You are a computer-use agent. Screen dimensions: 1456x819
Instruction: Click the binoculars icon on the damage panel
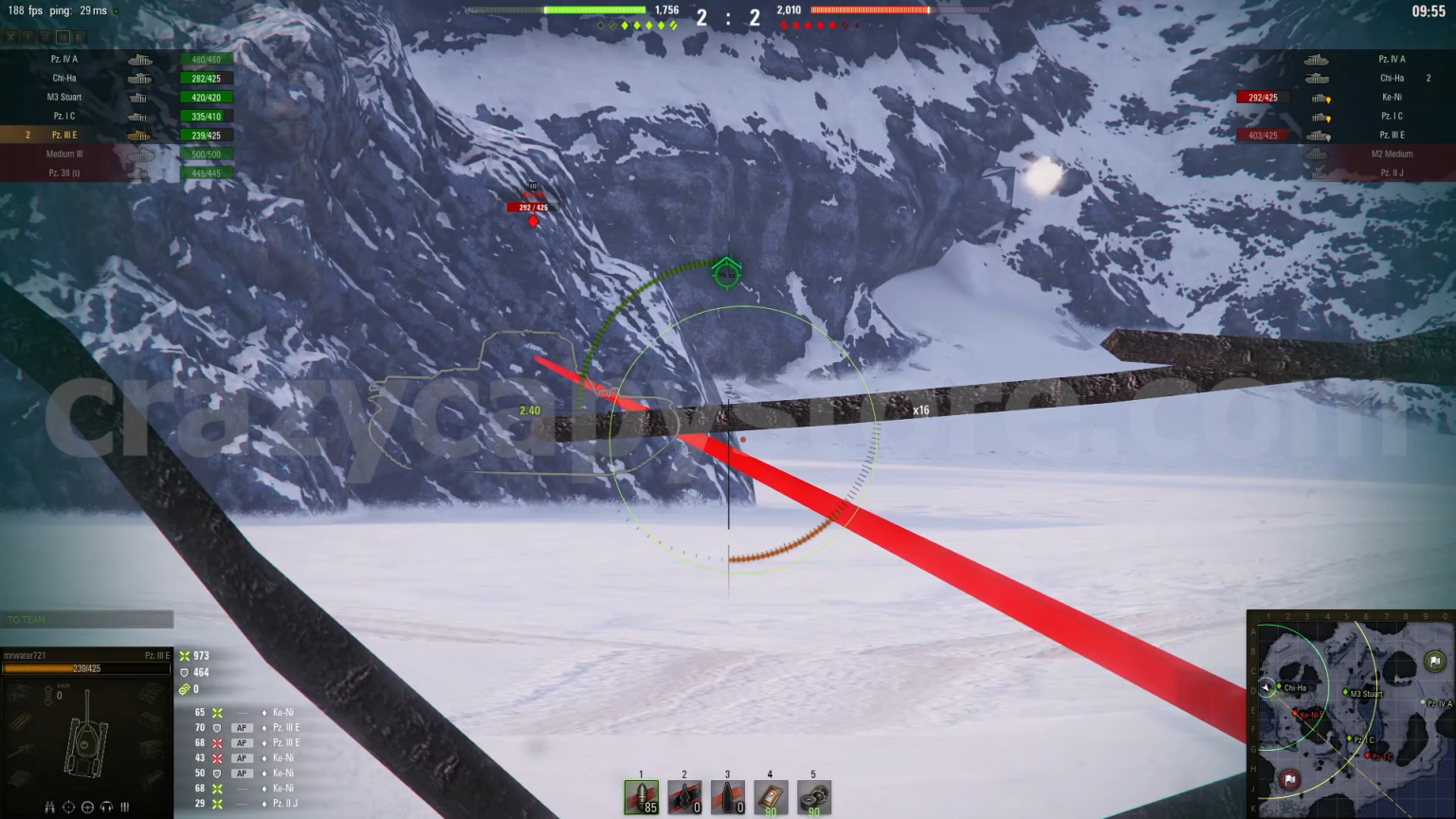click(x=50, y=808)
